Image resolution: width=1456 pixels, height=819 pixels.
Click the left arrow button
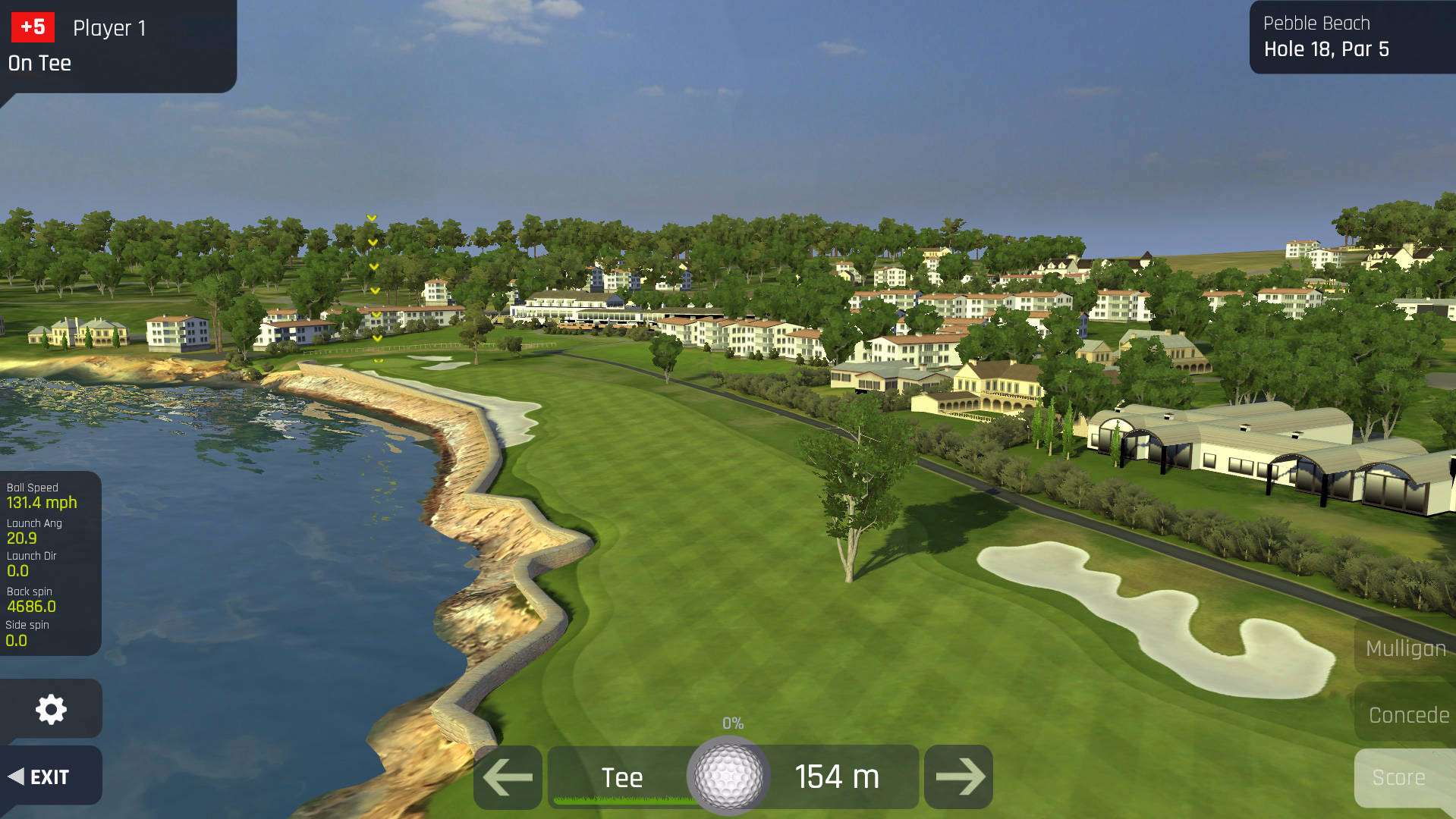tap(508, 777)
